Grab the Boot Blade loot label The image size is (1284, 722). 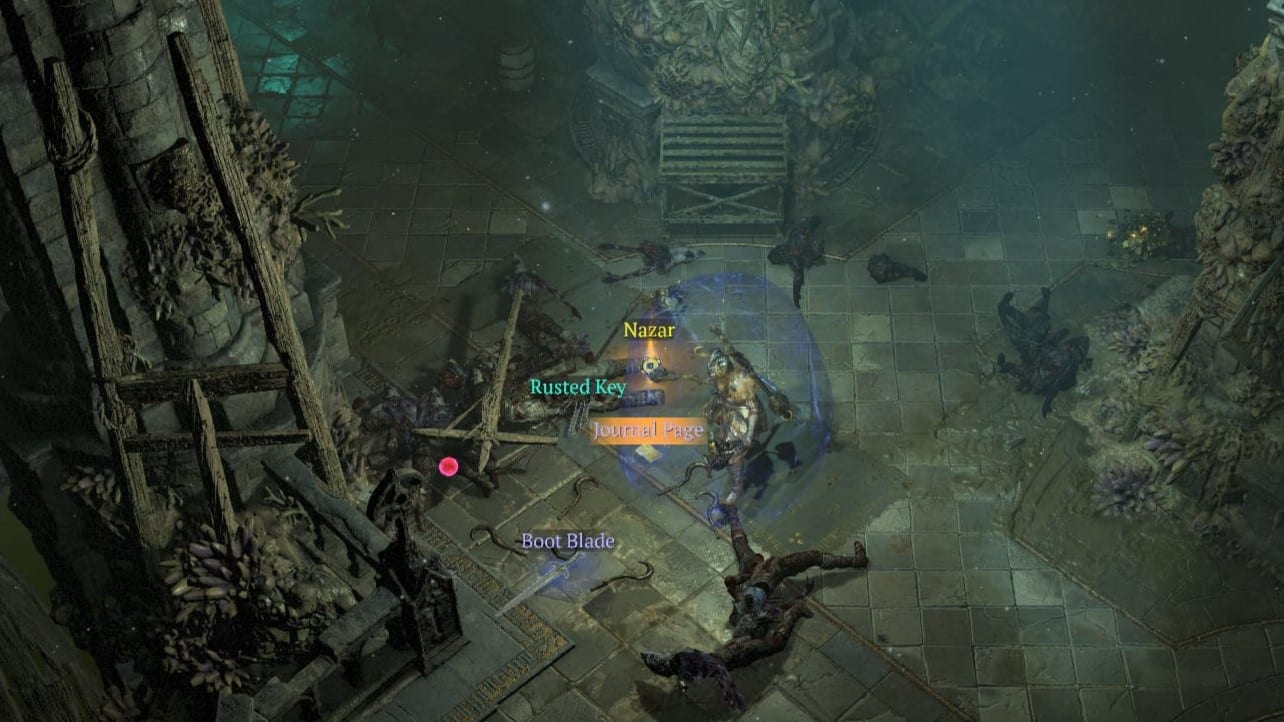[x=568, y=541]
